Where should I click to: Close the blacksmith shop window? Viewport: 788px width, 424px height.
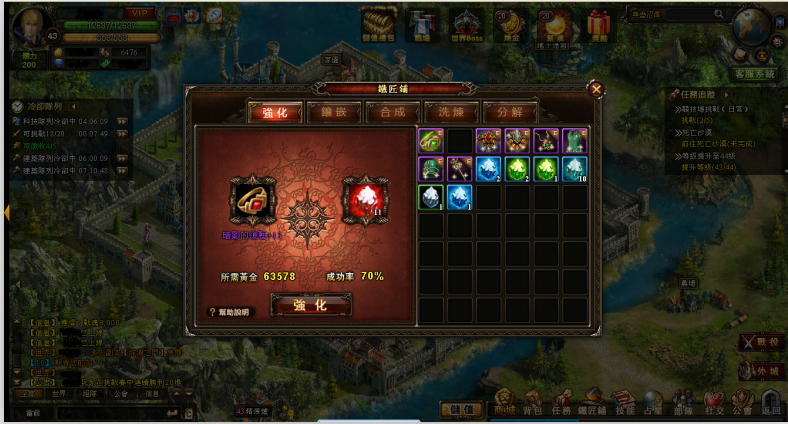(596, 88)
